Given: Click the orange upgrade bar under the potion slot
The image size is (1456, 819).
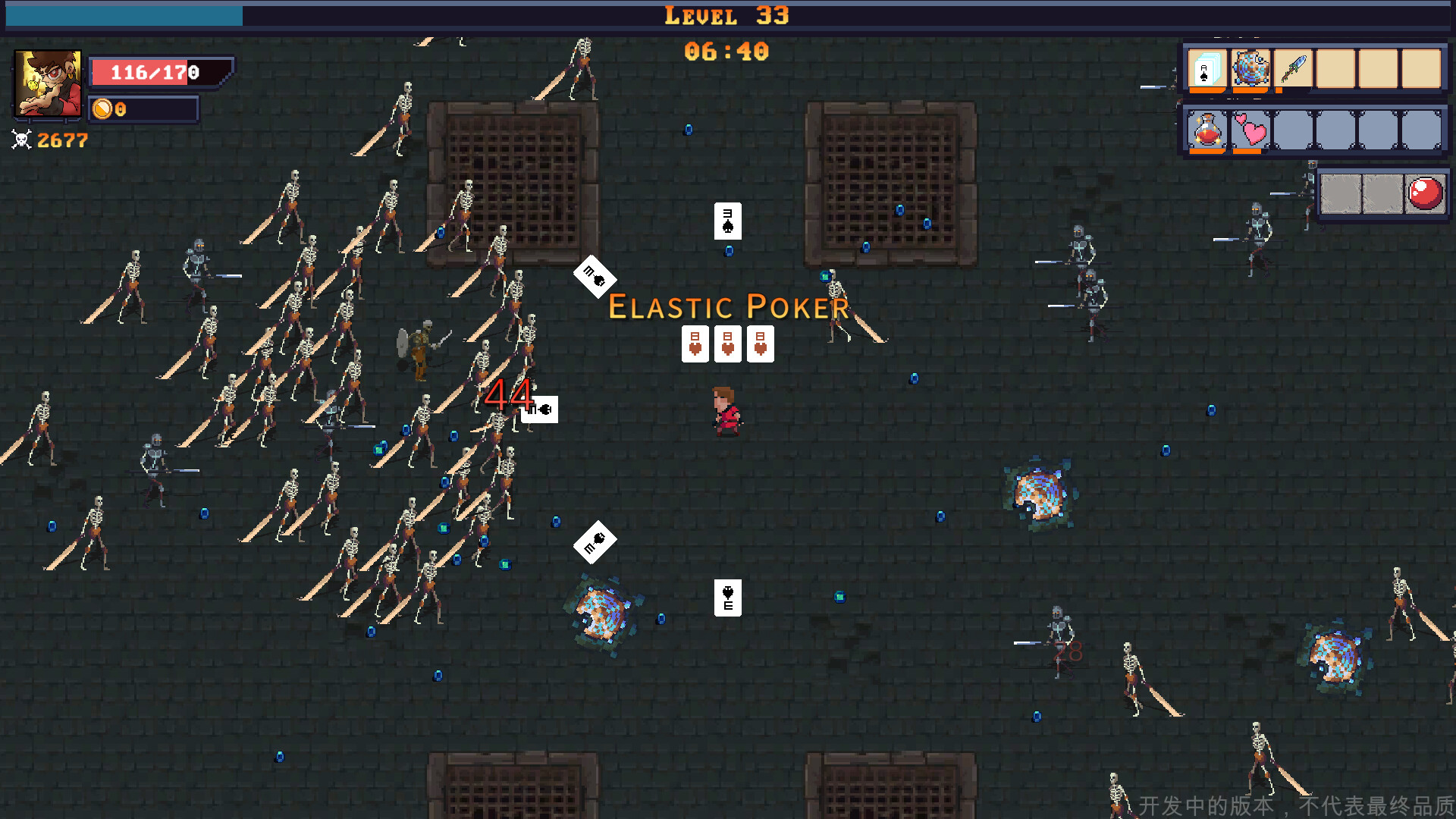Looking at the screenshot, I should 1207,150.
